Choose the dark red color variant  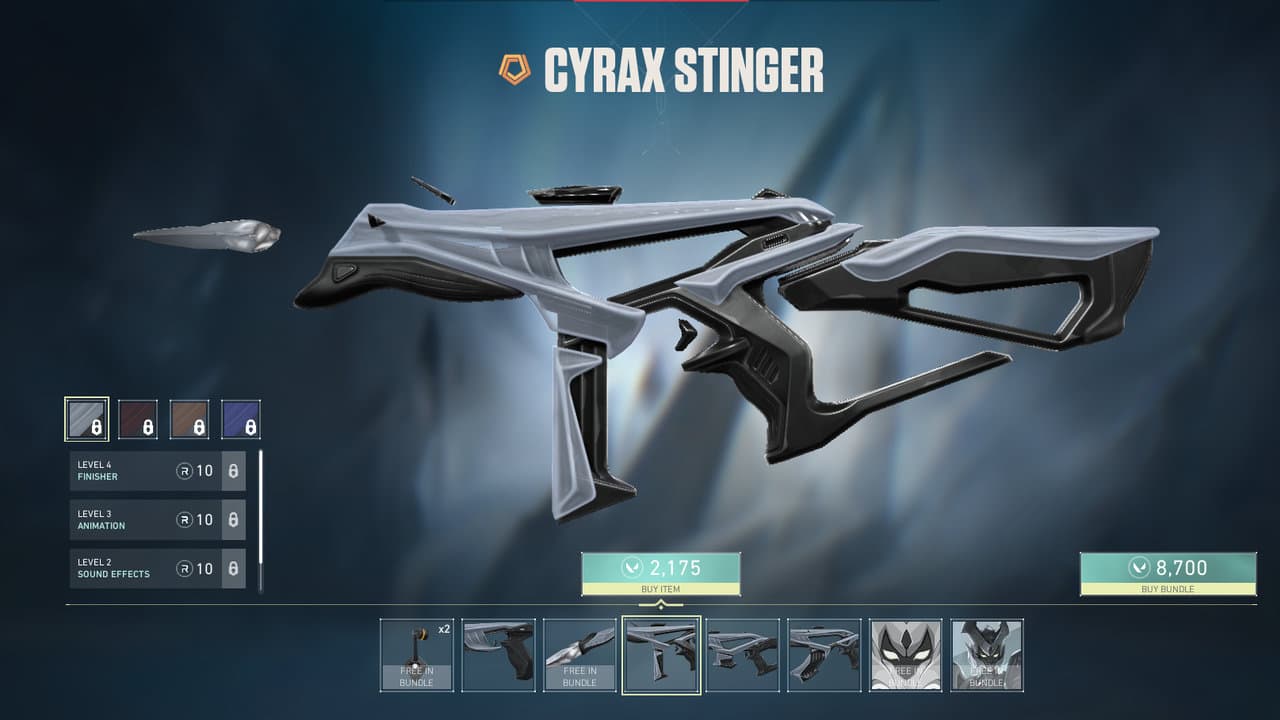138,419
